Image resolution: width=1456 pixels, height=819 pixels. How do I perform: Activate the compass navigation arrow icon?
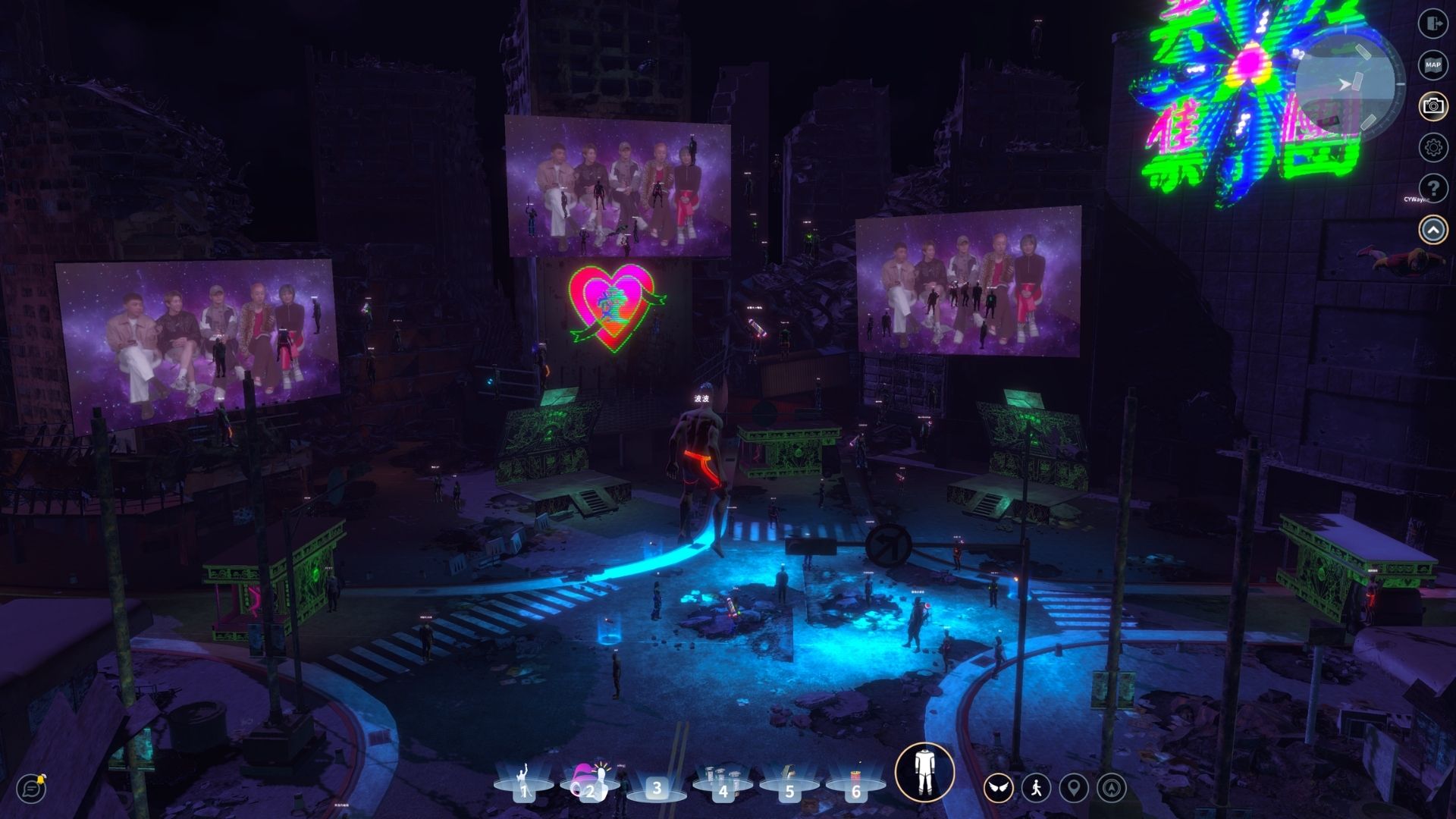click(x=1111, y=789)
